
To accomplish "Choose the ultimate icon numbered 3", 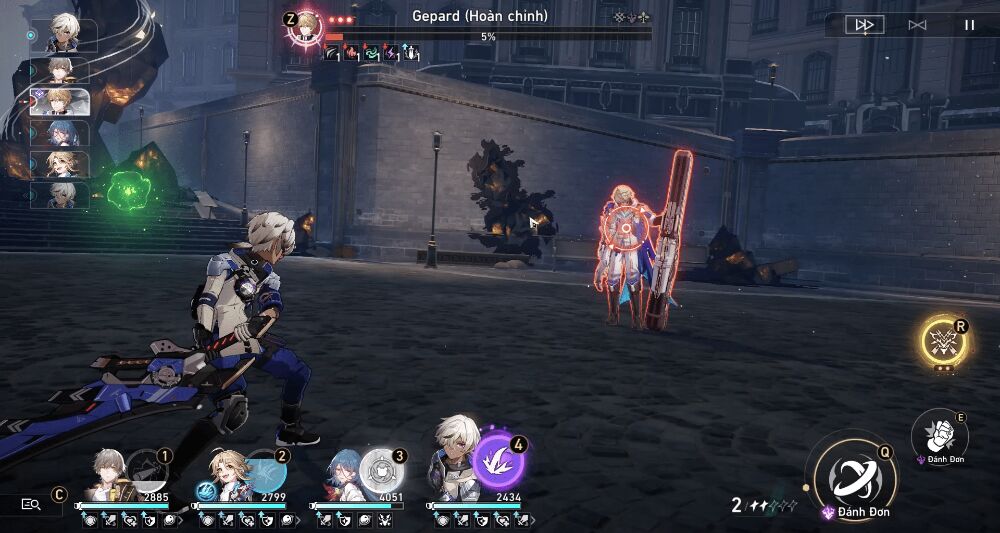I will (380, 469).
